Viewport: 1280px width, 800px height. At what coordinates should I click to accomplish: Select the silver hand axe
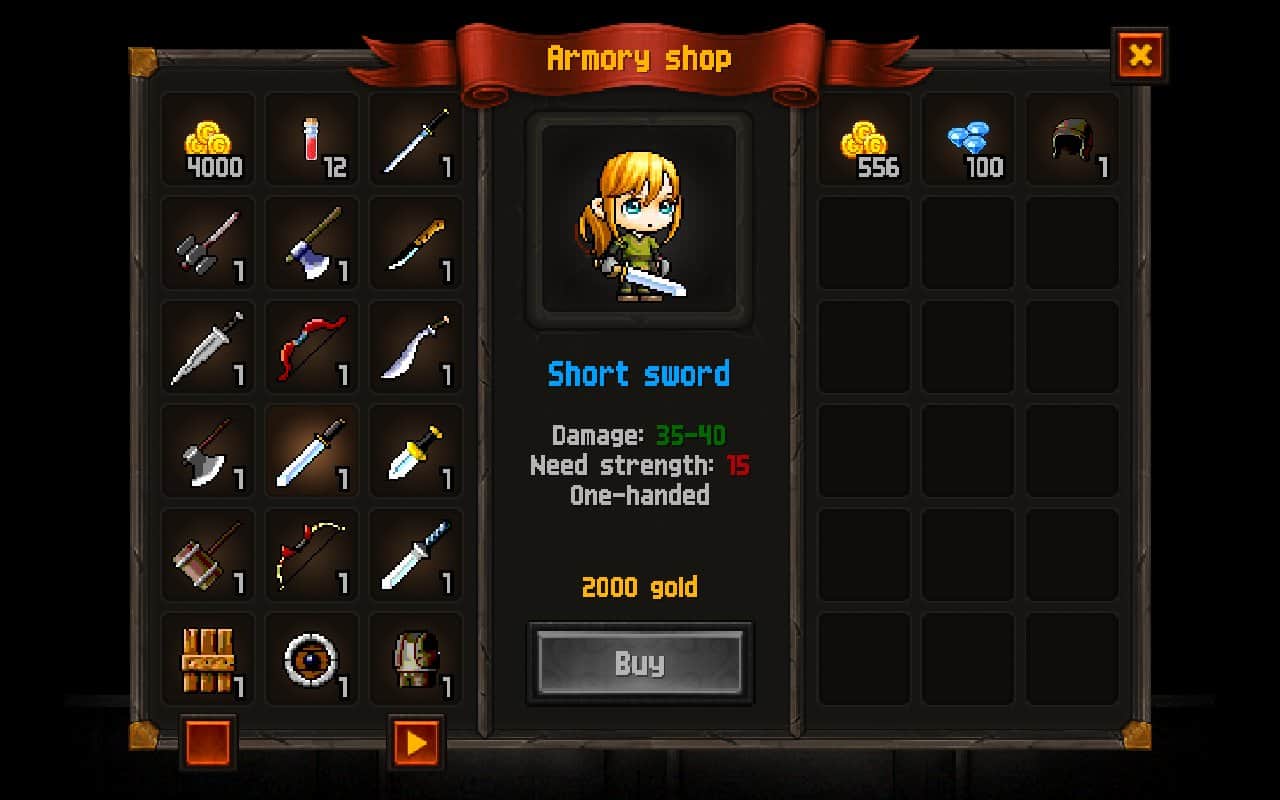coord(207,453)
